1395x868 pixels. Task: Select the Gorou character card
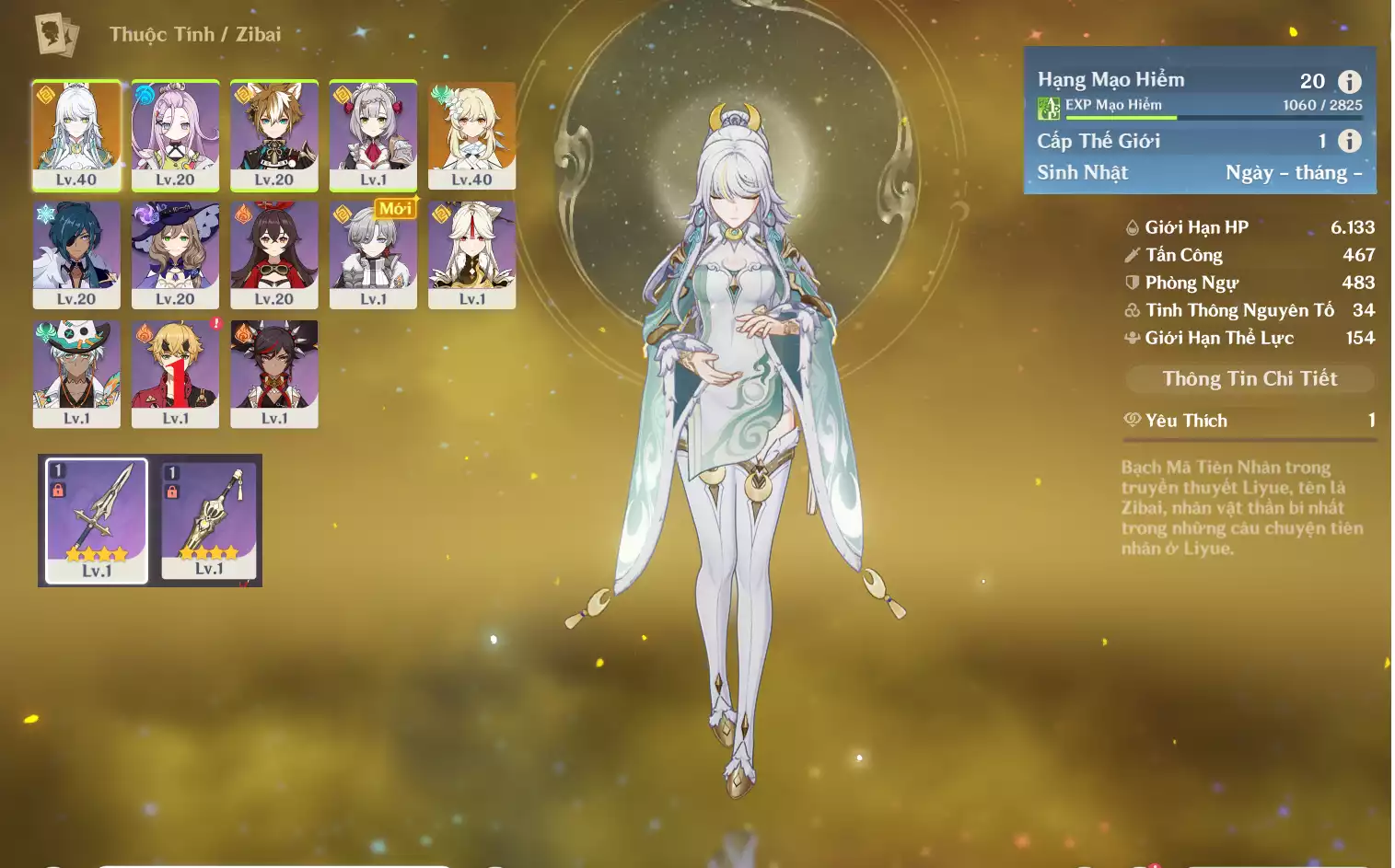tap(274, 134)
